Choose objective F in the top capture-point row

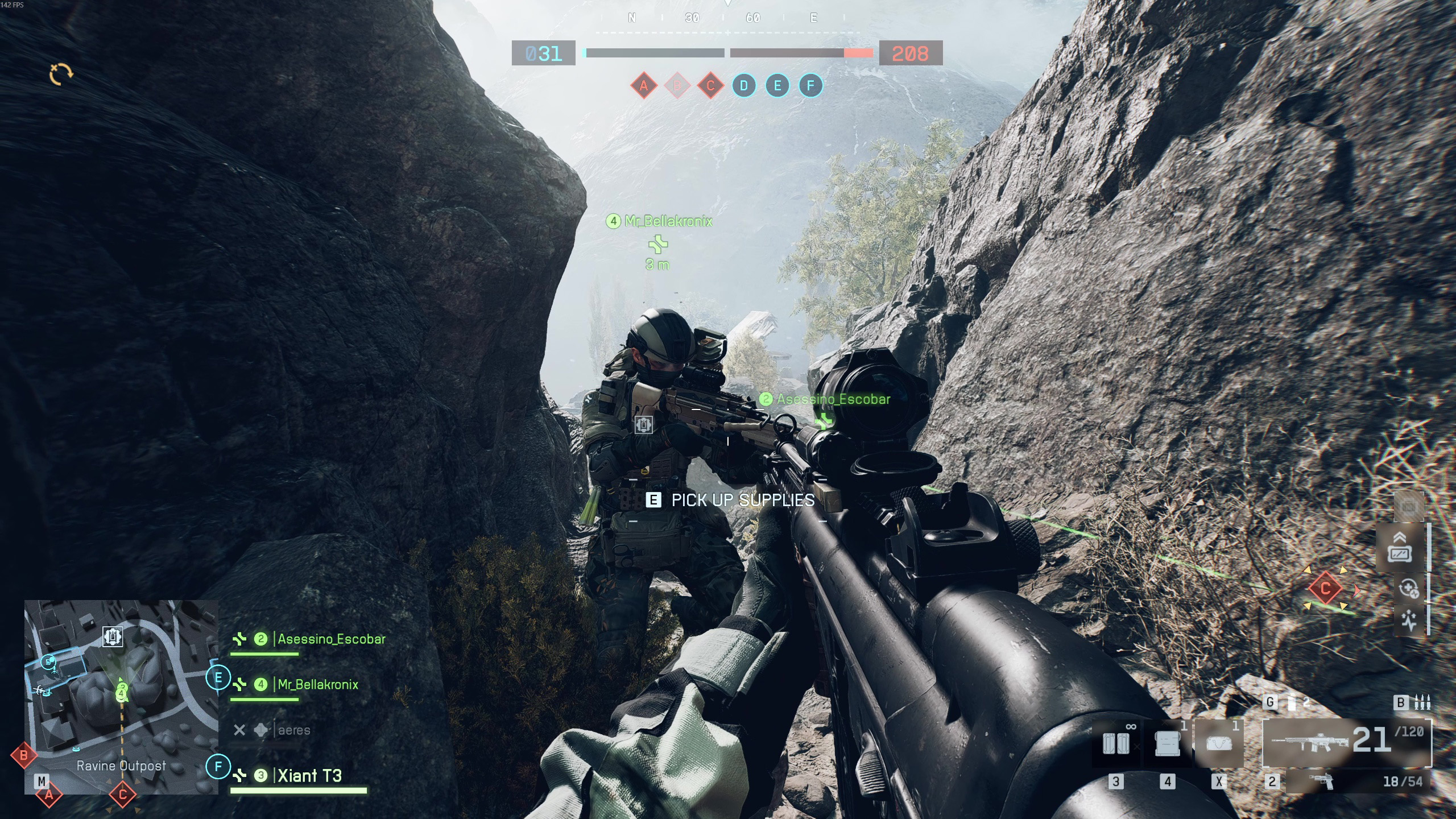pyautogui.click(x=810, y=86)
